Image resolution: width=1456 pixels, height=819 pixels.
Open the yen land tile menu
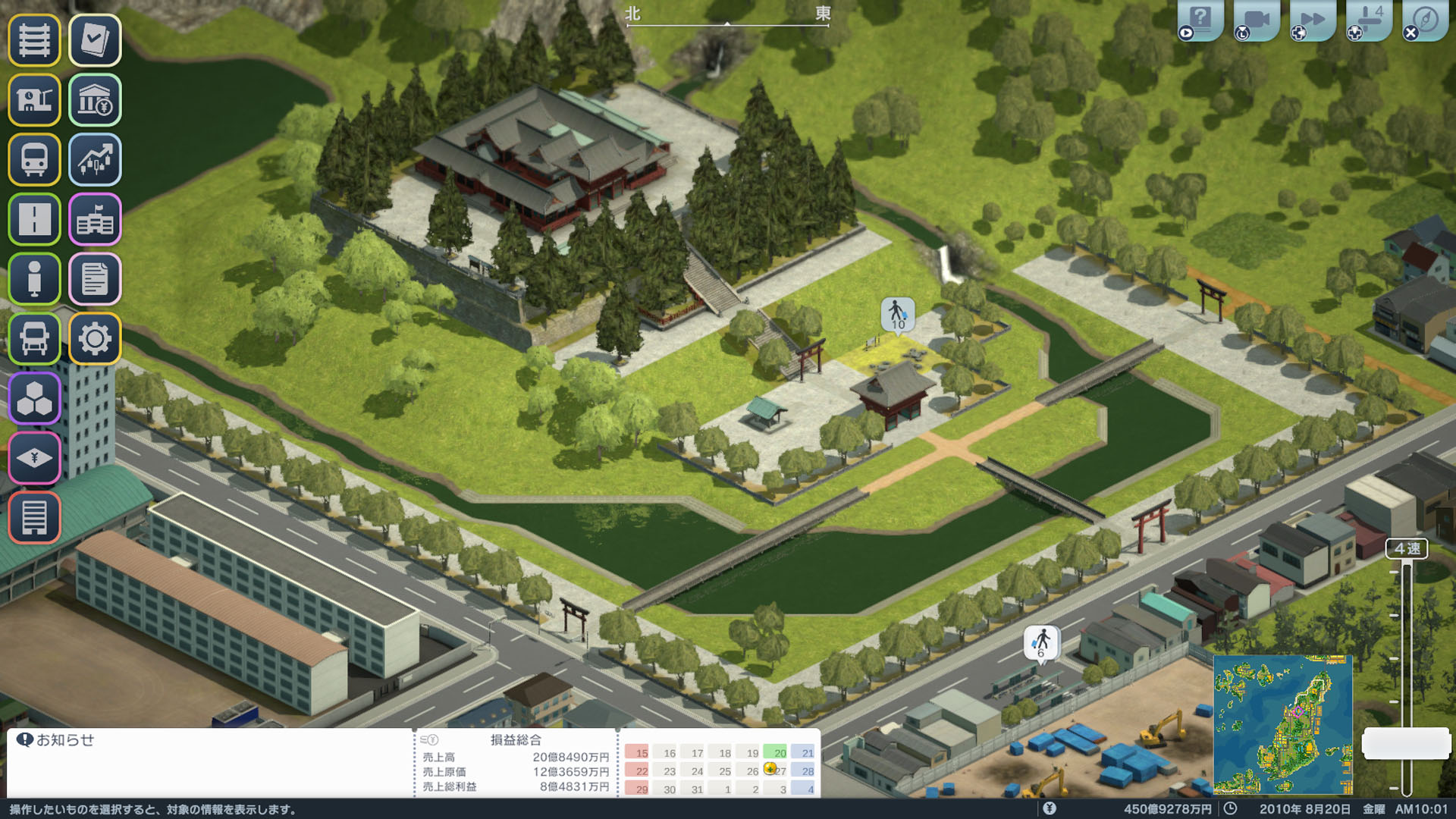(x=34, y=458)
